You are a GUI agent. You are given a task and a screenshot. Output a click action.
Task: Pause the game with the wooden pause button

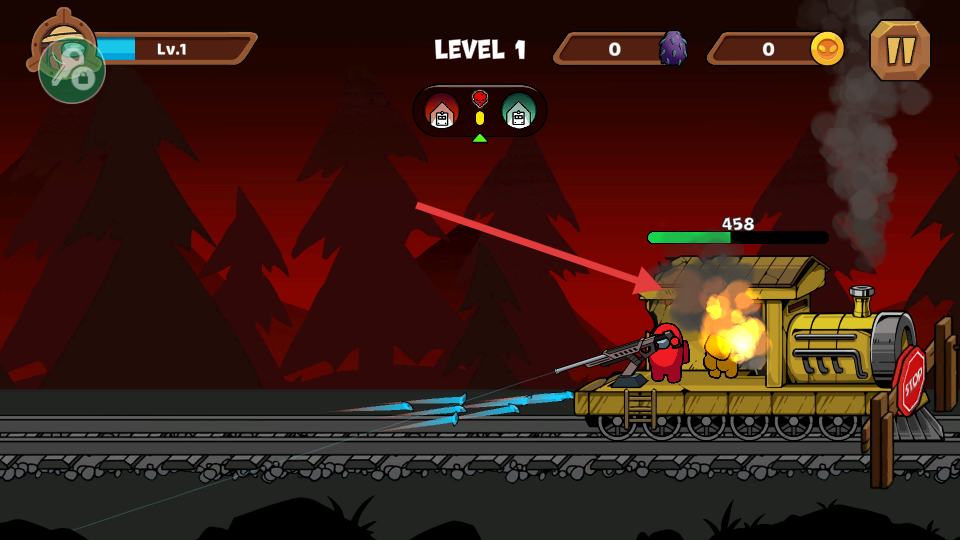pos(900,50)
